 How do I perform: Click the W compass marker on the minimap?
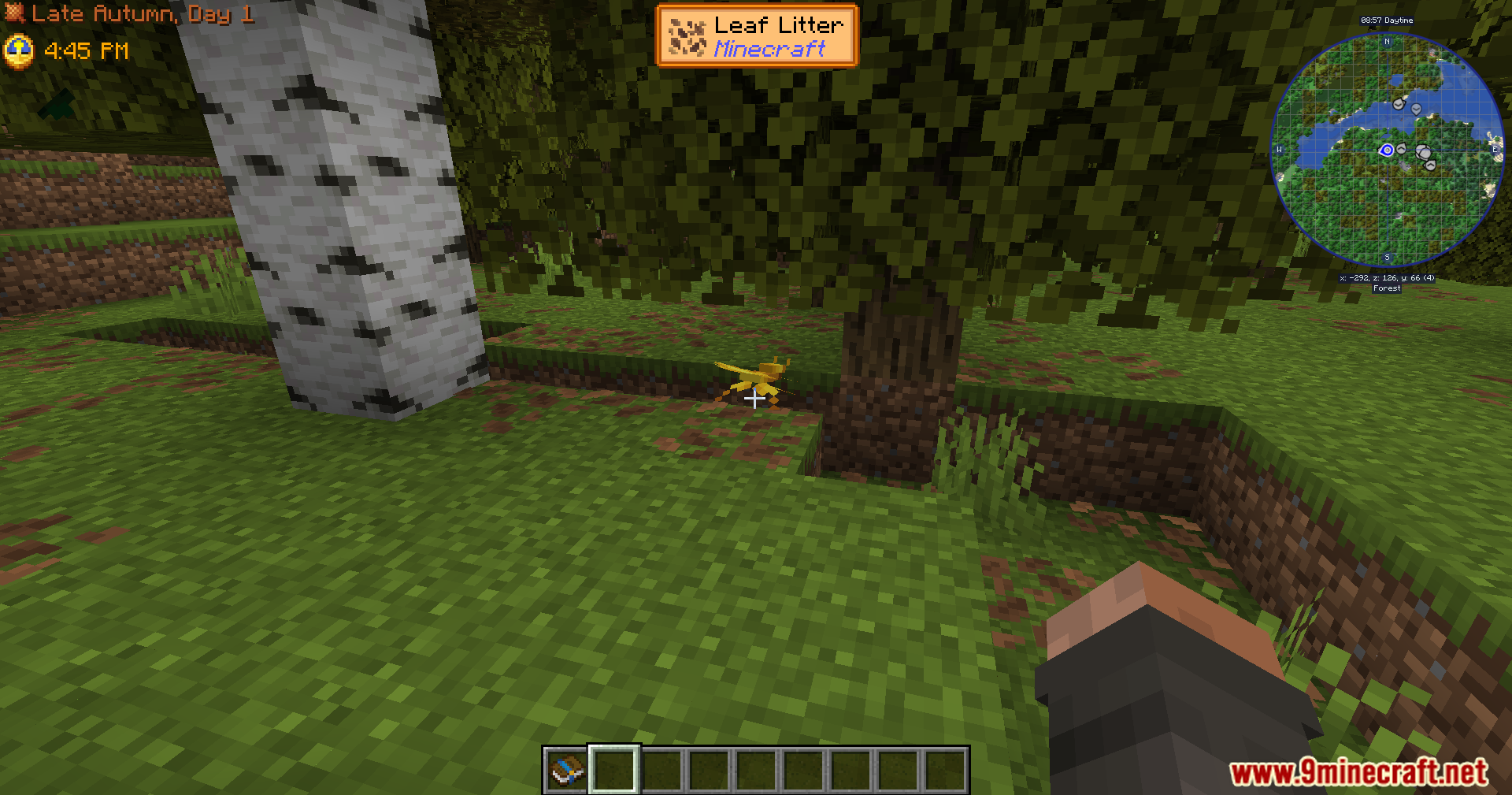tap(1279, 150)
